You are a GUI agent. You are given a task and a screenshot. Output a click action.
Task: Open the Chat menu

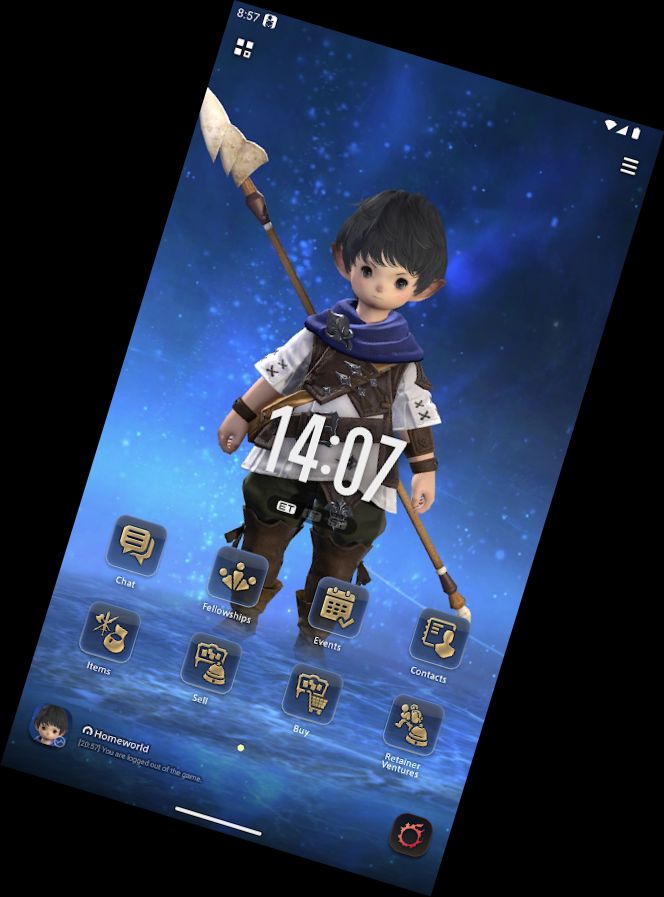[136, 545]
